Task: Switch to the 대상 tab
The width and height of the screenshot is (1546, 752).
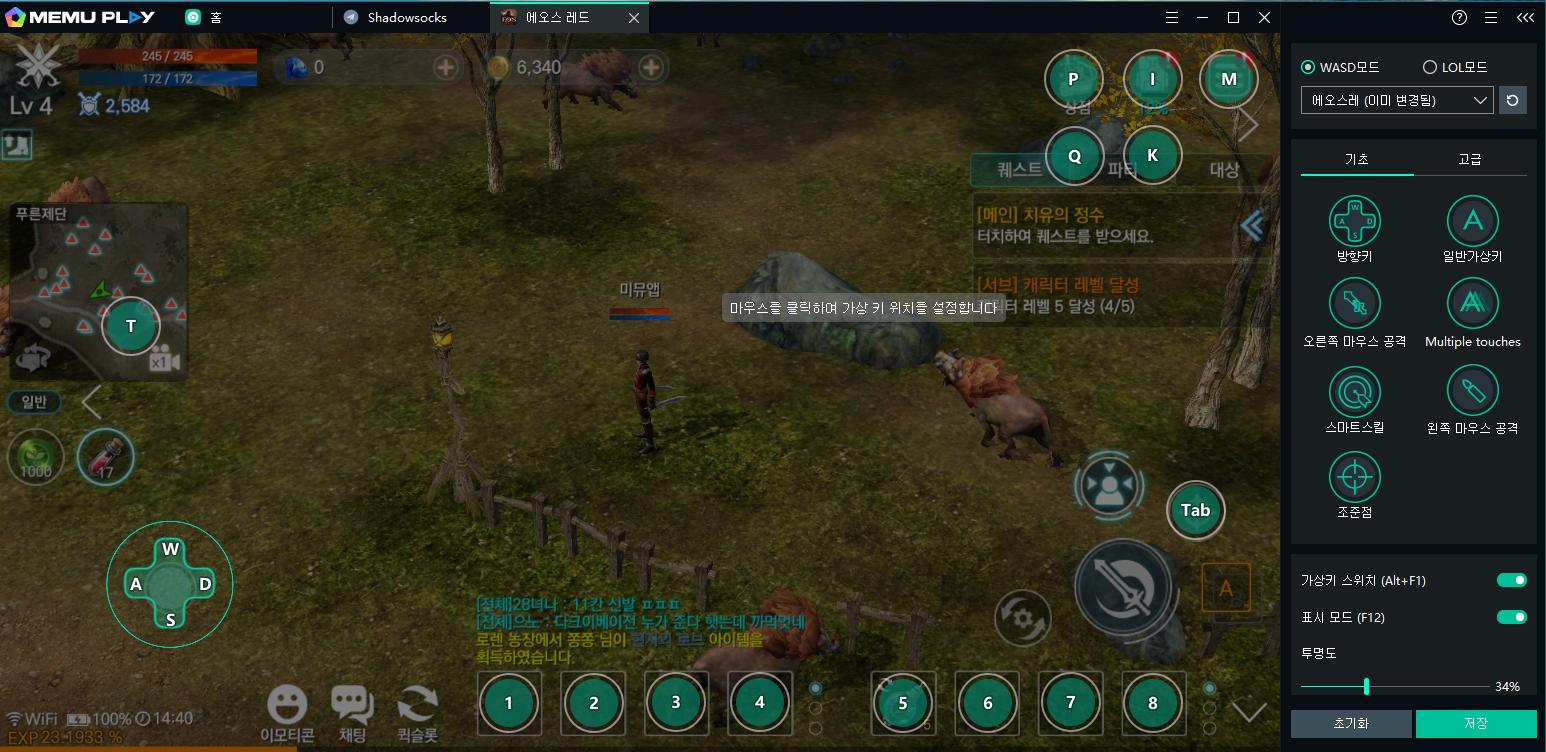Action: tap(1224, 169)
